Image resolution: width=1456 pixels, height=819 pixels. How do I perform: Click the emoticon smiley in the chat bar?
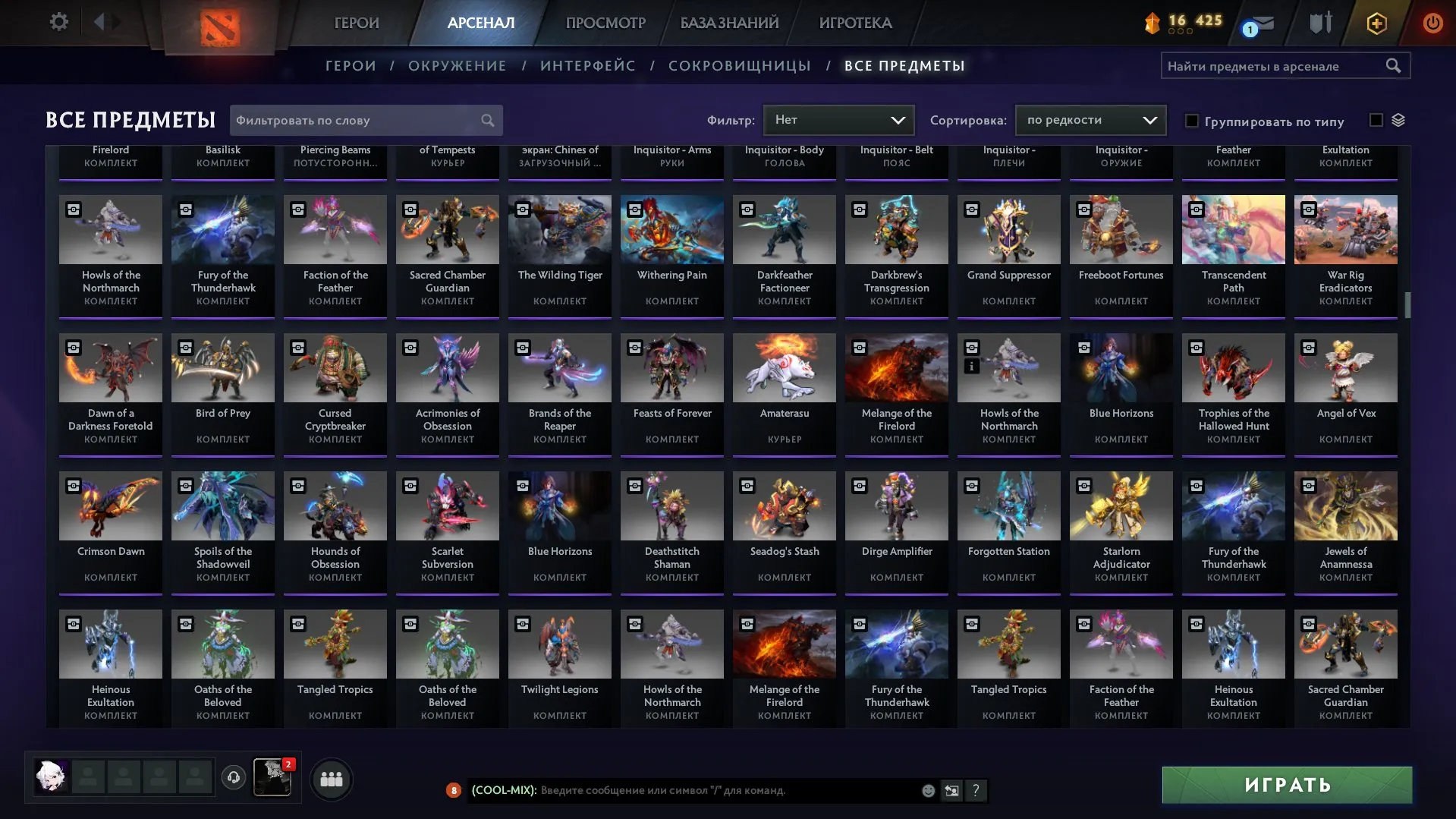pyautogui.click(x=927, y=790)
